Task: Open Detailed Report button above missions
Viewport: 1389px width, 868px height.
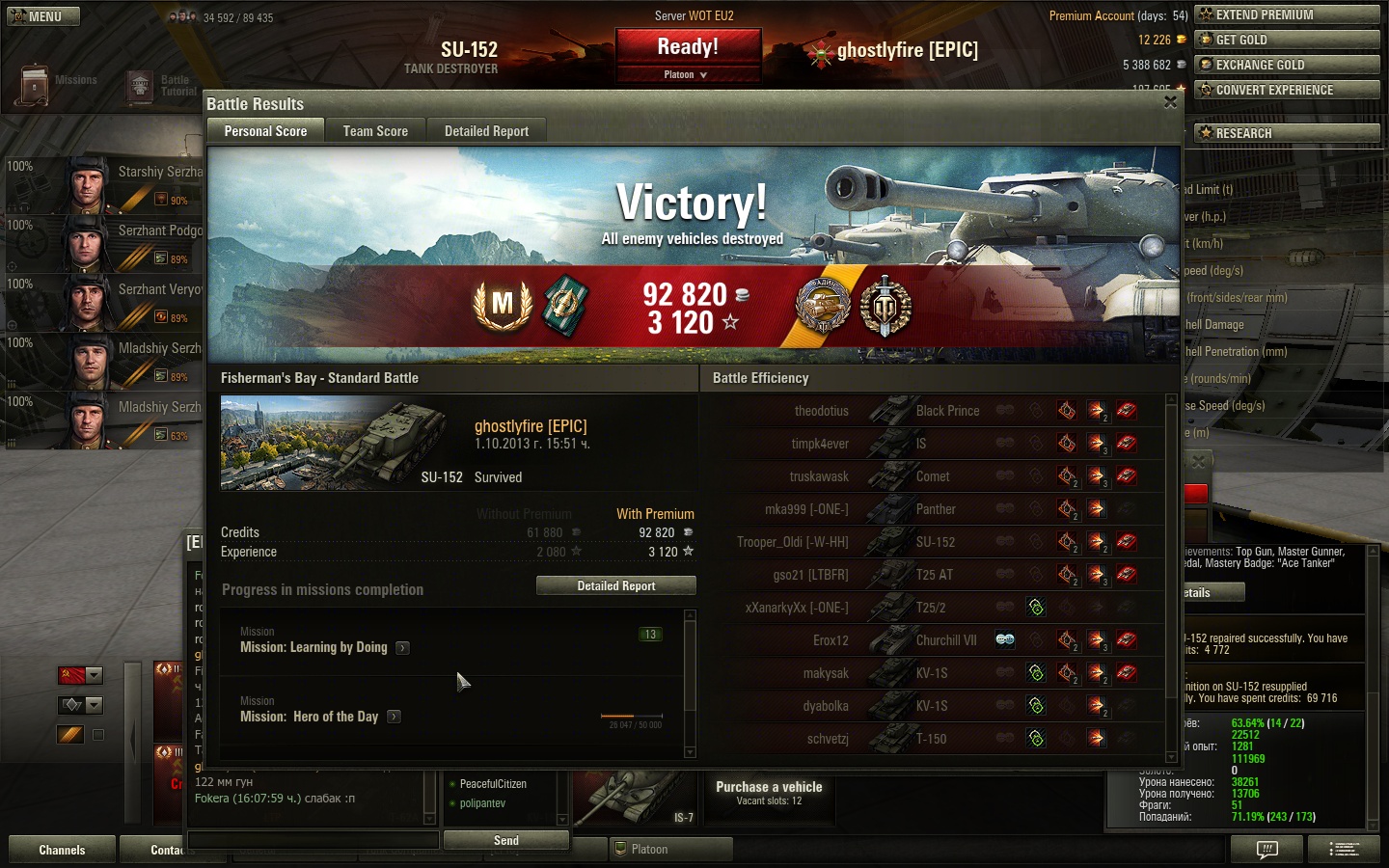Action: [615, 585]
